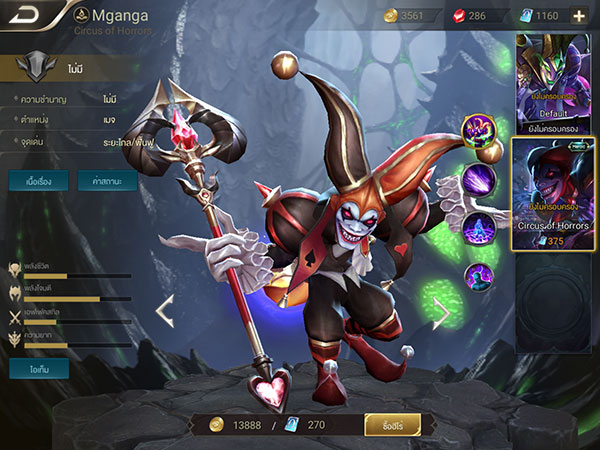Open the เนื้อเรื่อง story button
Image resolution: width=600 pixels, height=450 pixels.
pos(38,182)
